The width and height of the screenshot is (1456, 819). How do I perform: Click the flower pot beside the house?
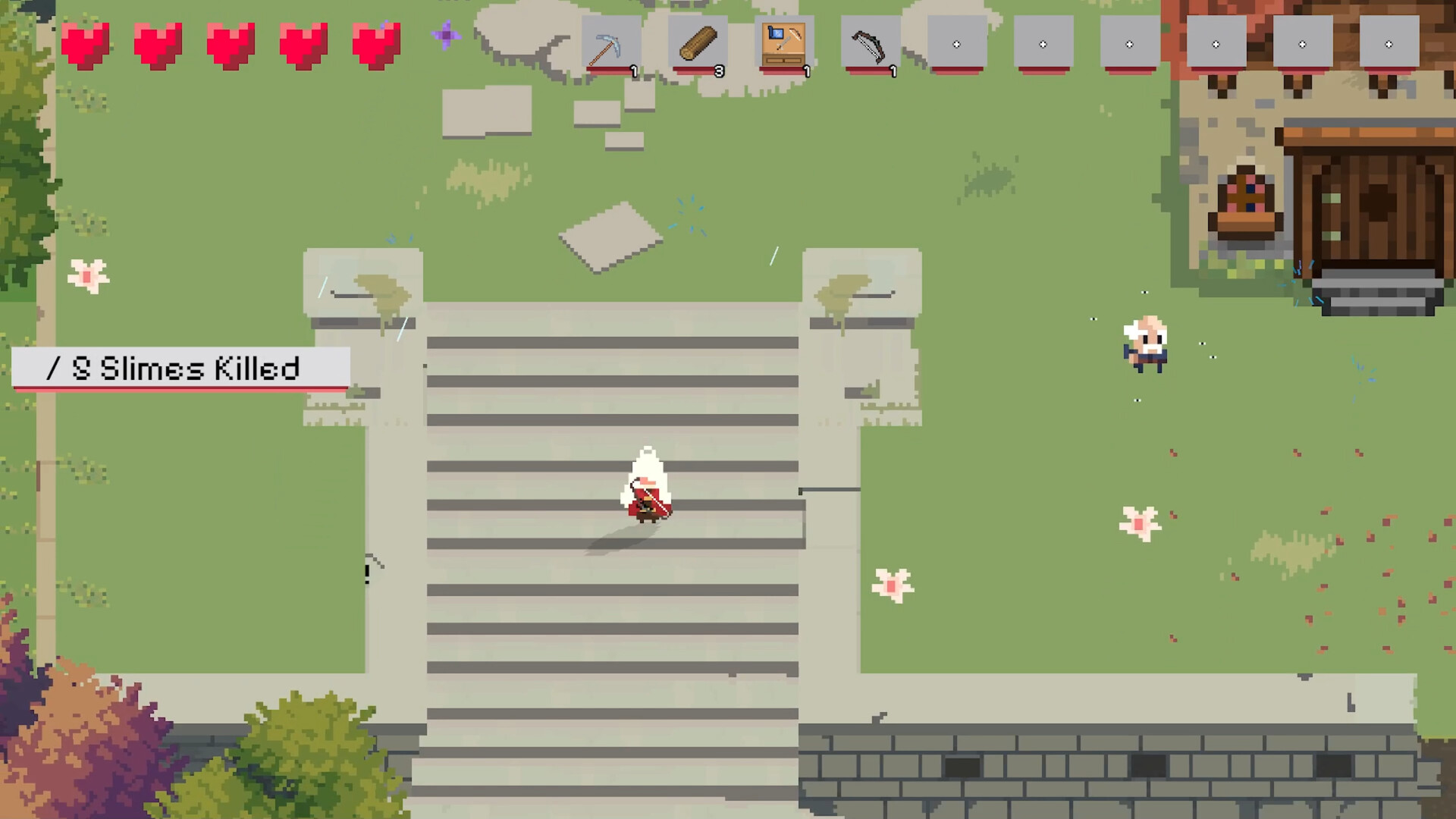1245,201
